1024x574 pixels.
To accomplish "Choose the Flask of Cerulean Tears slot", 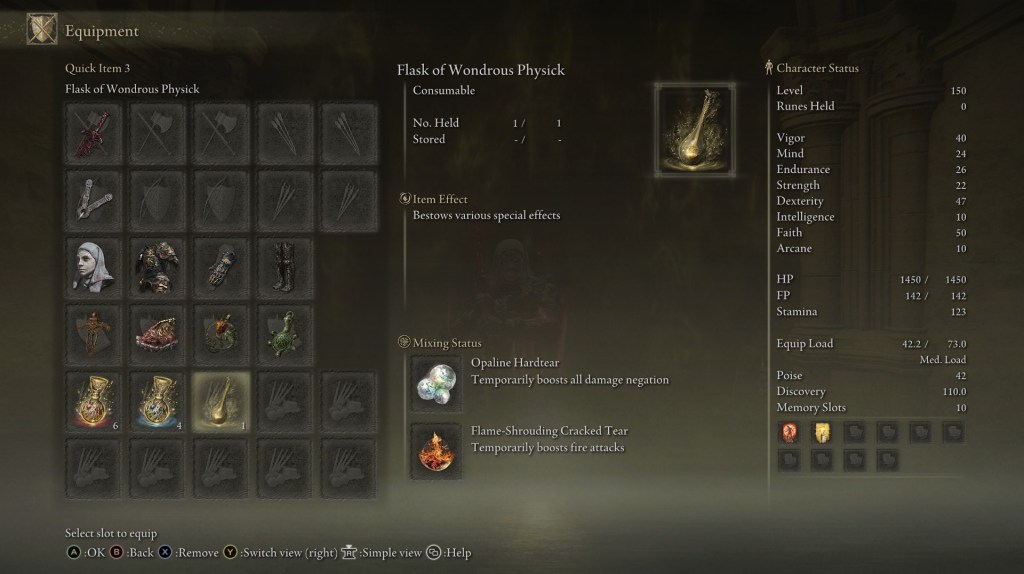I will point(159,402).
